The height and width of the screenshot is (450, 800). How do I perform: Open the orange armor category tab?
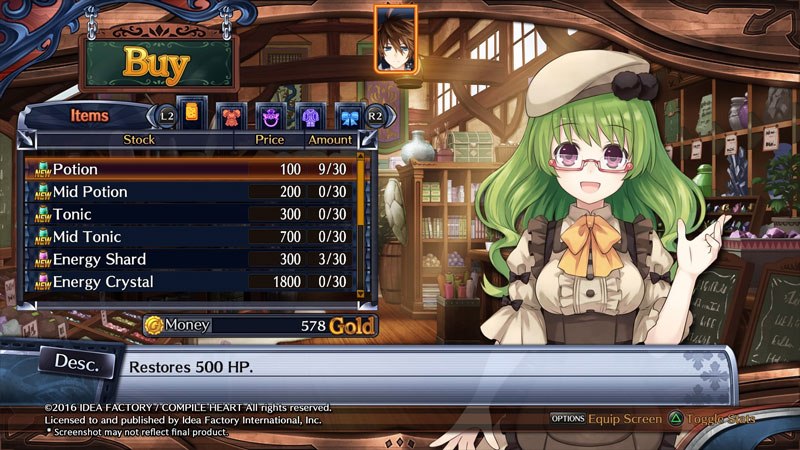231,116
